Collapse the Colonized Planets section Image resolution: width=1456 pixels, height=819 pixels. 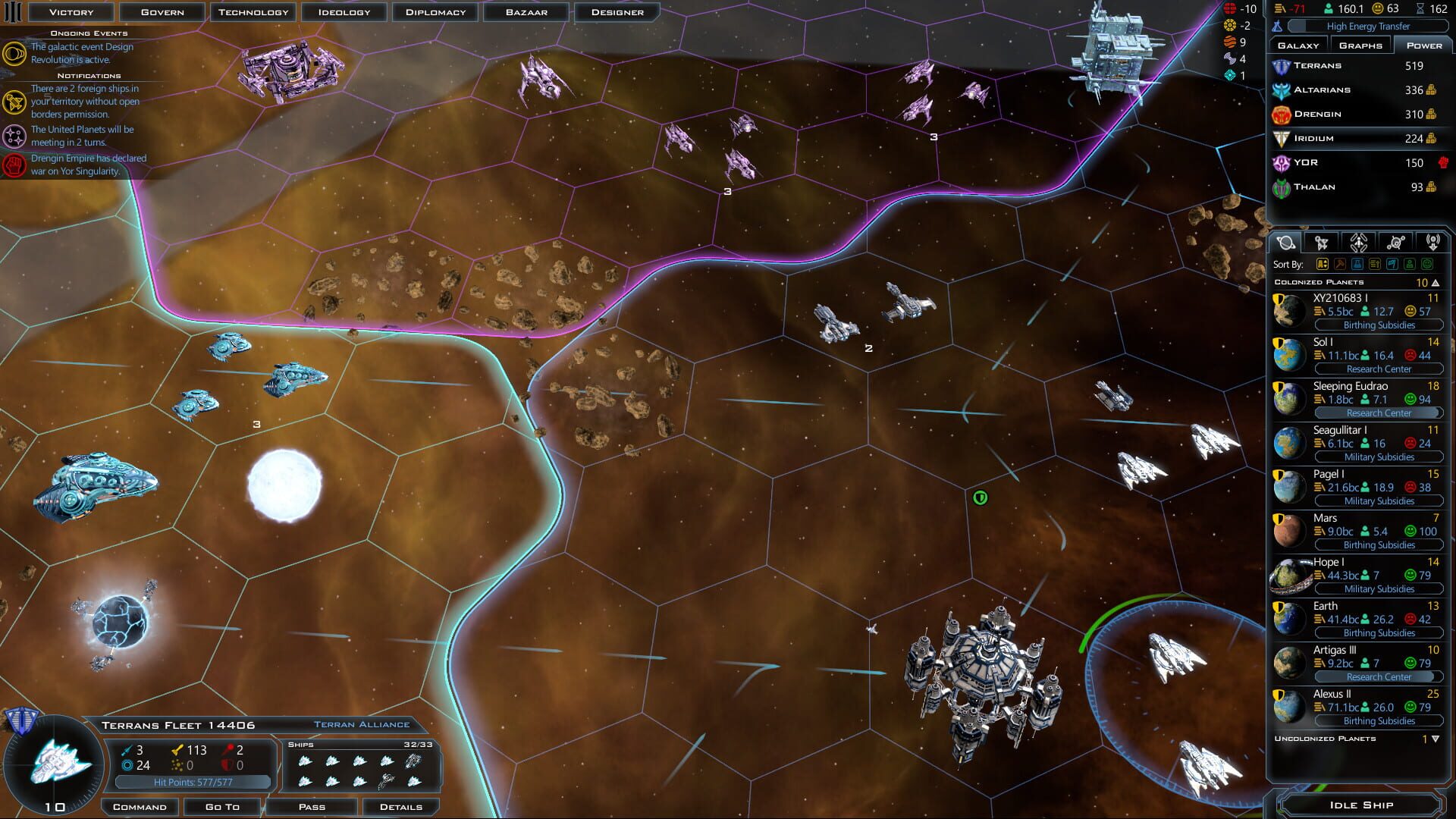(1436, 282)
